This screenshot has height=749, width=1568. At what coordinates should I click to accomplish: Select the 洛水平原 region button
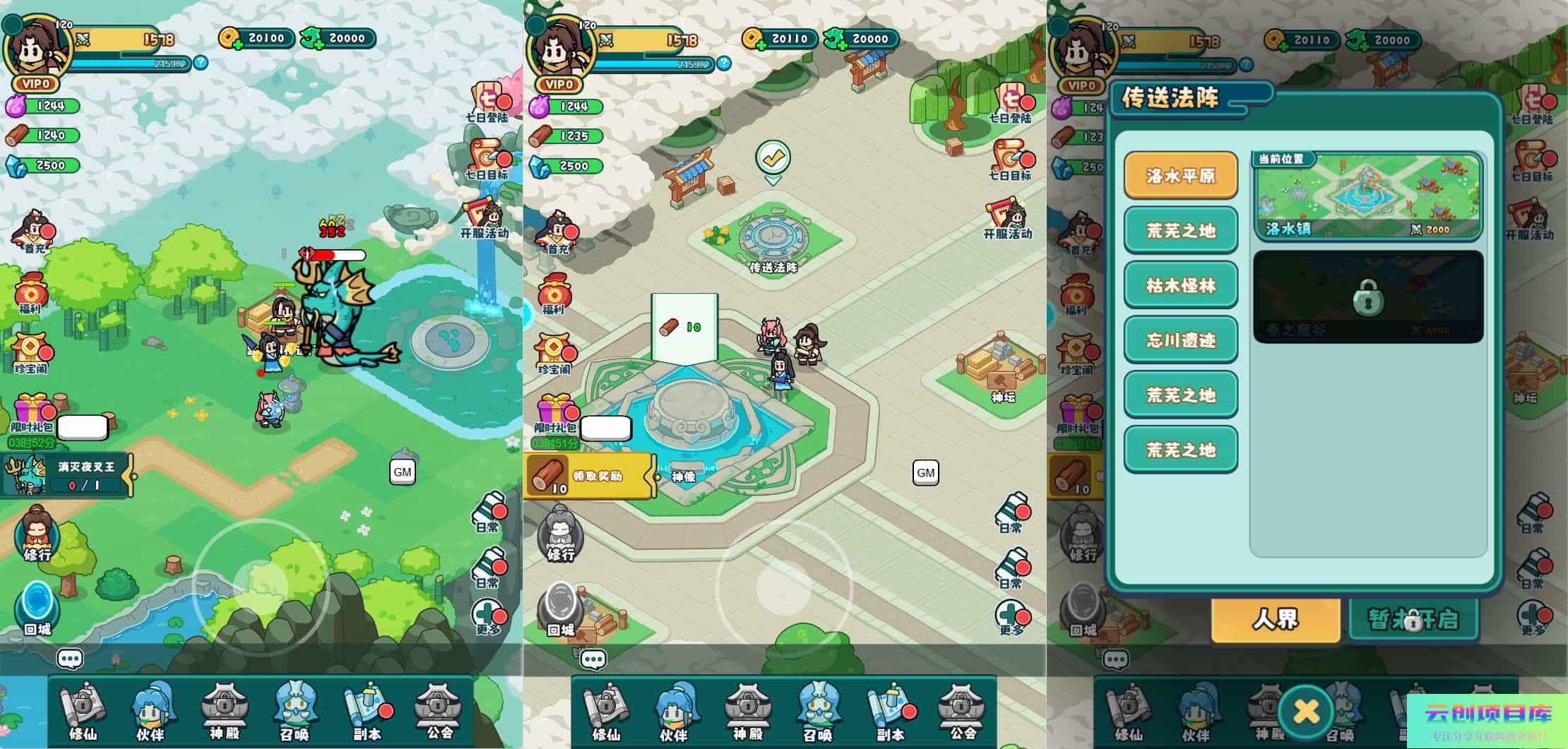point(1180,175)
